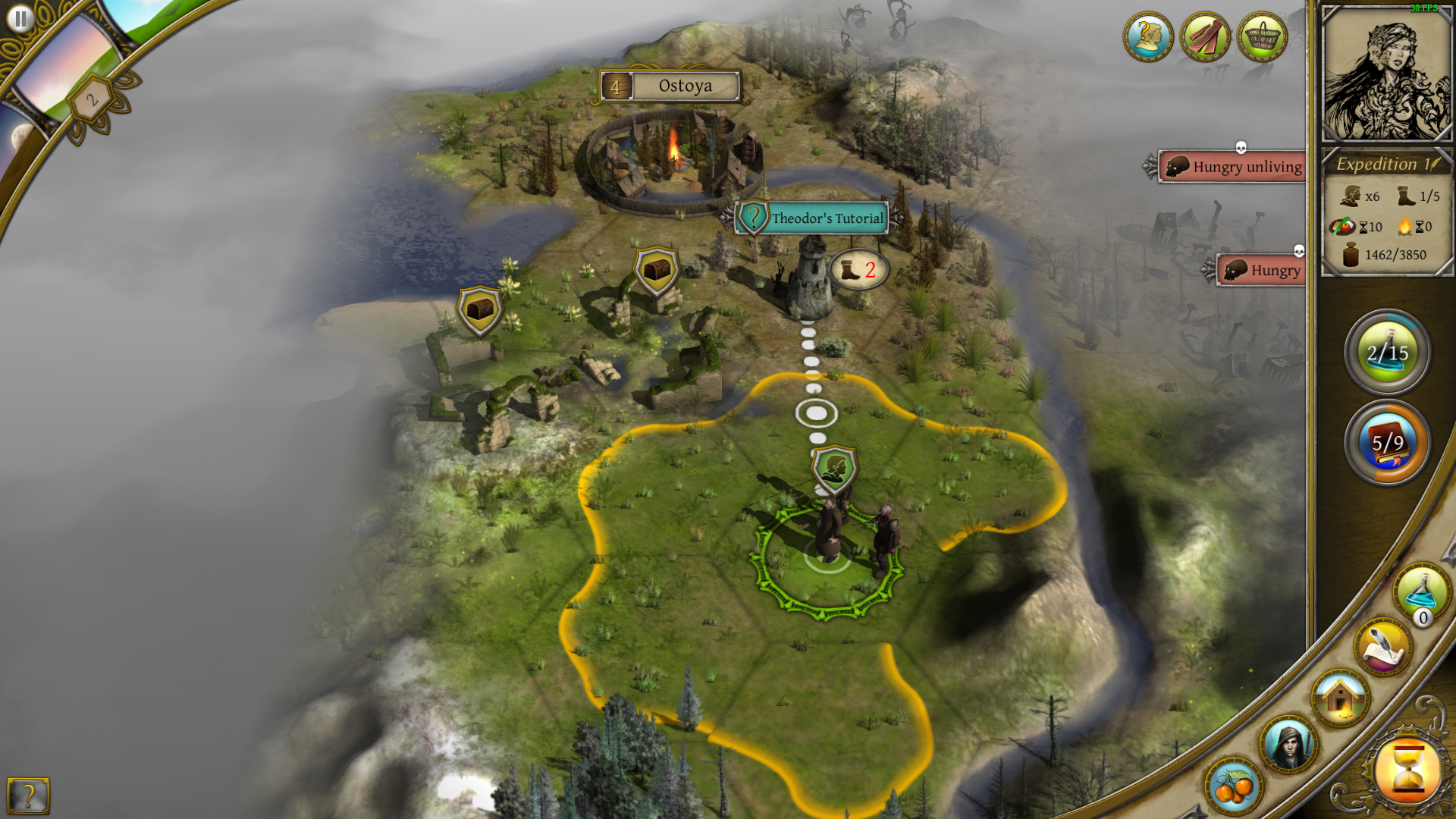Select the Hungry unliving marker
The width and height of the screenshot is (1456, 819).
(x=1234, y=167)
